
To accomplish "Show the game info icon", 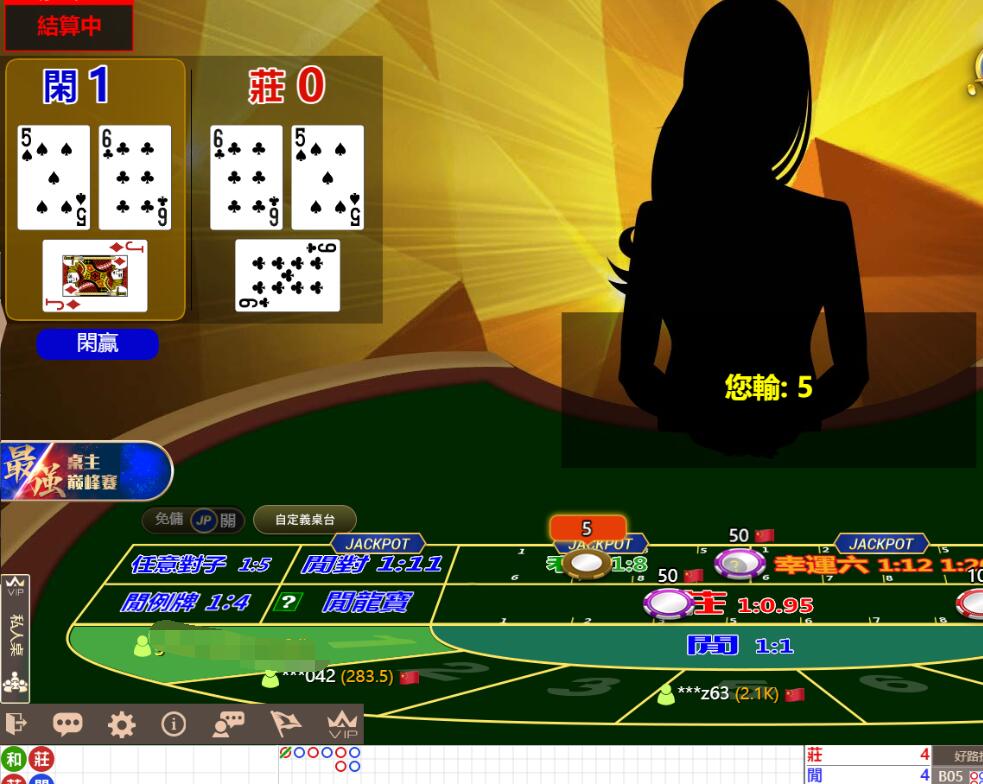I will 174,724.
